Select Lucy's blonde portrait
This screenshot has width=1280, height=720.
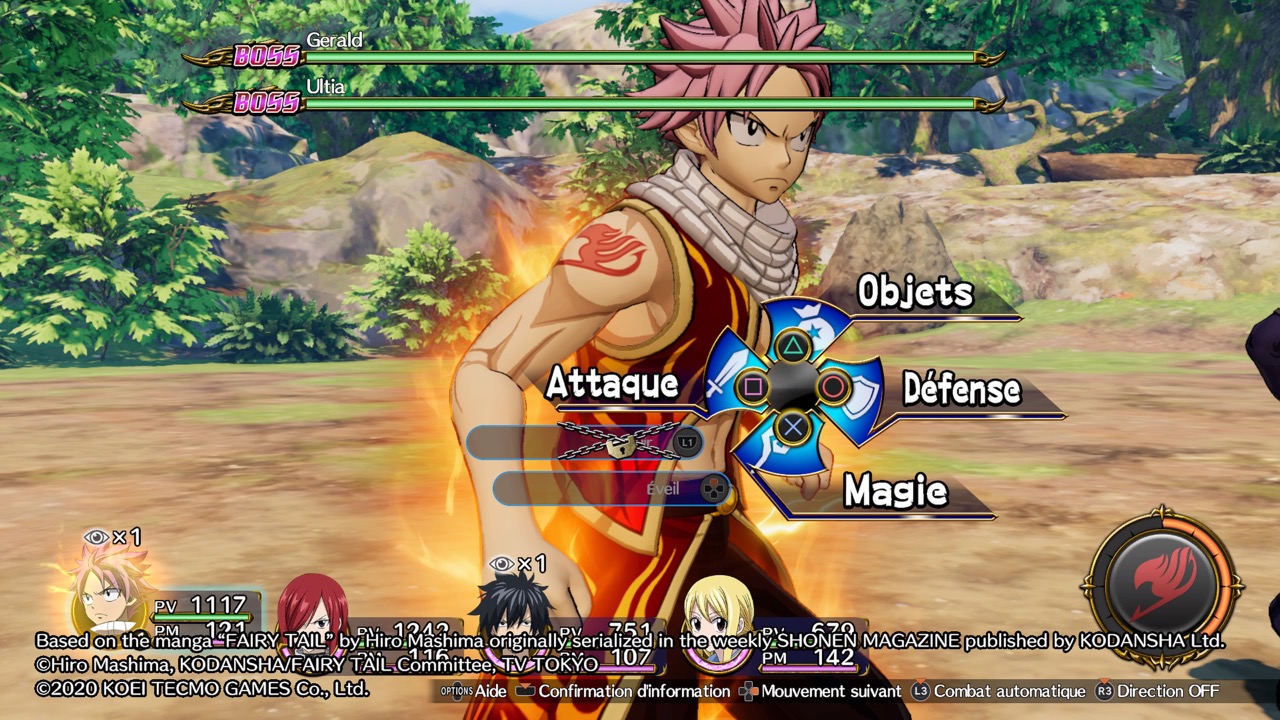tap(718, 610)
